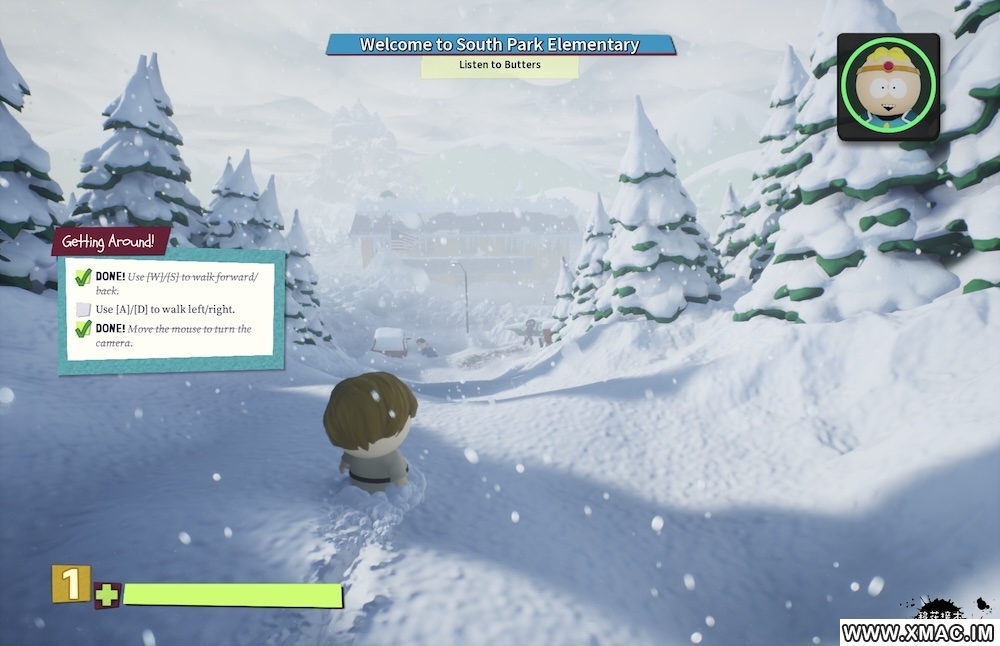Click the yellow level 1 badge
Screen dimensions: 1000x646
click(70, 585)
